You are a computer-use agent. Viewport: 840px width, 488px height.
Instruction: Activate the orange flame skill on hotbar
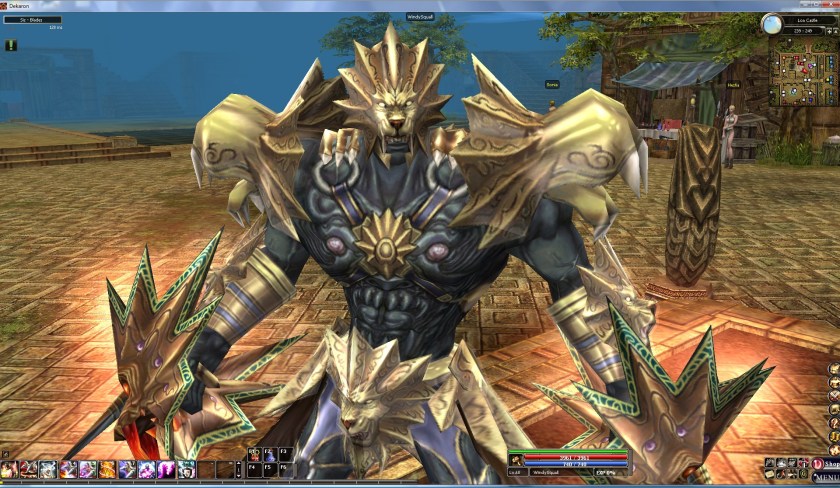(x=107, y=469)
